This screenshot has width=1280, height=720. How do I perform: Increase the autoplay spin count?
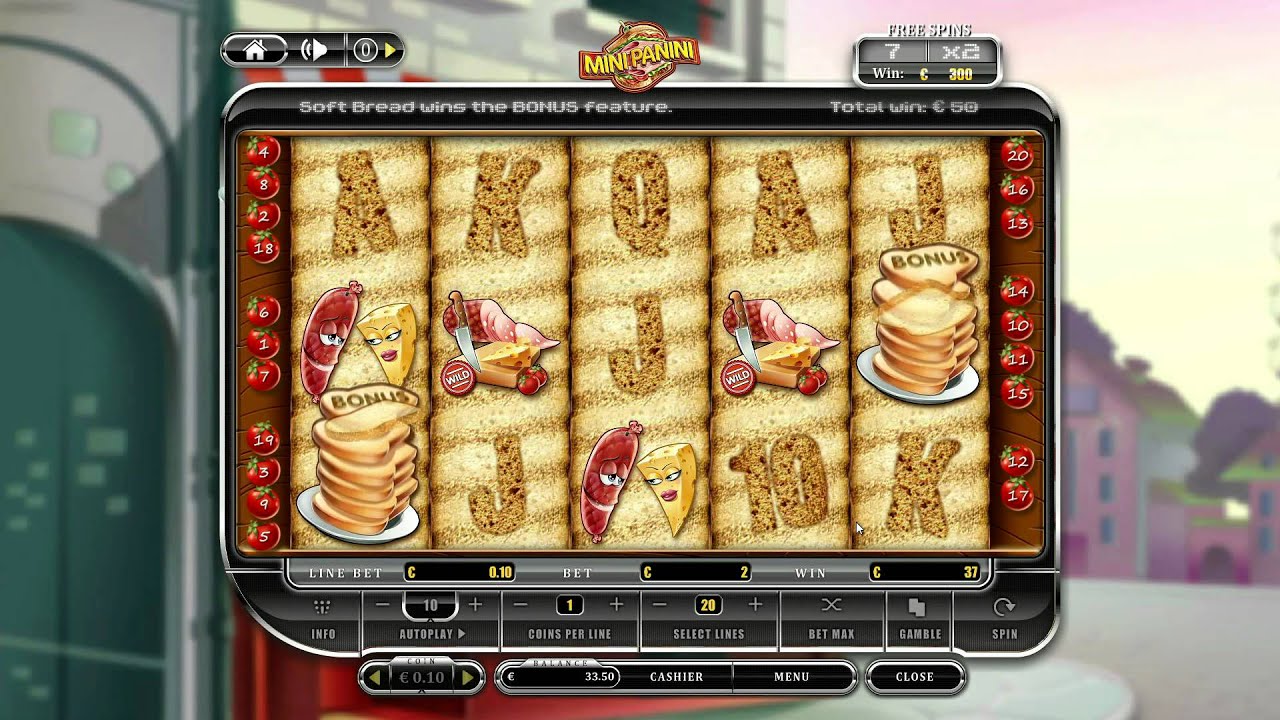tap(475, 605)
